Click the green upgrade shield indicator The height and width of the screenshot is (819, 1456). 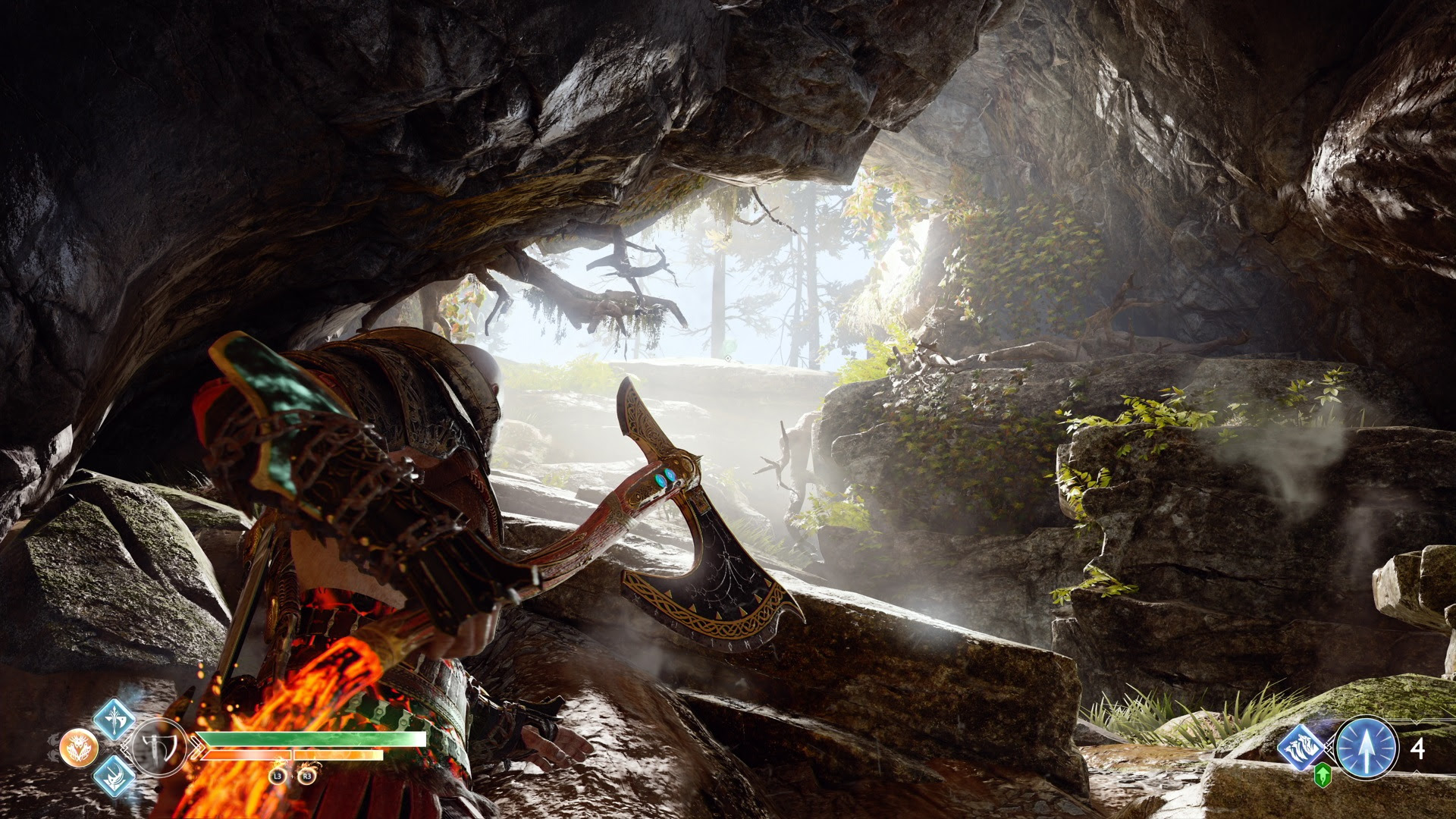click(1322, 776)
